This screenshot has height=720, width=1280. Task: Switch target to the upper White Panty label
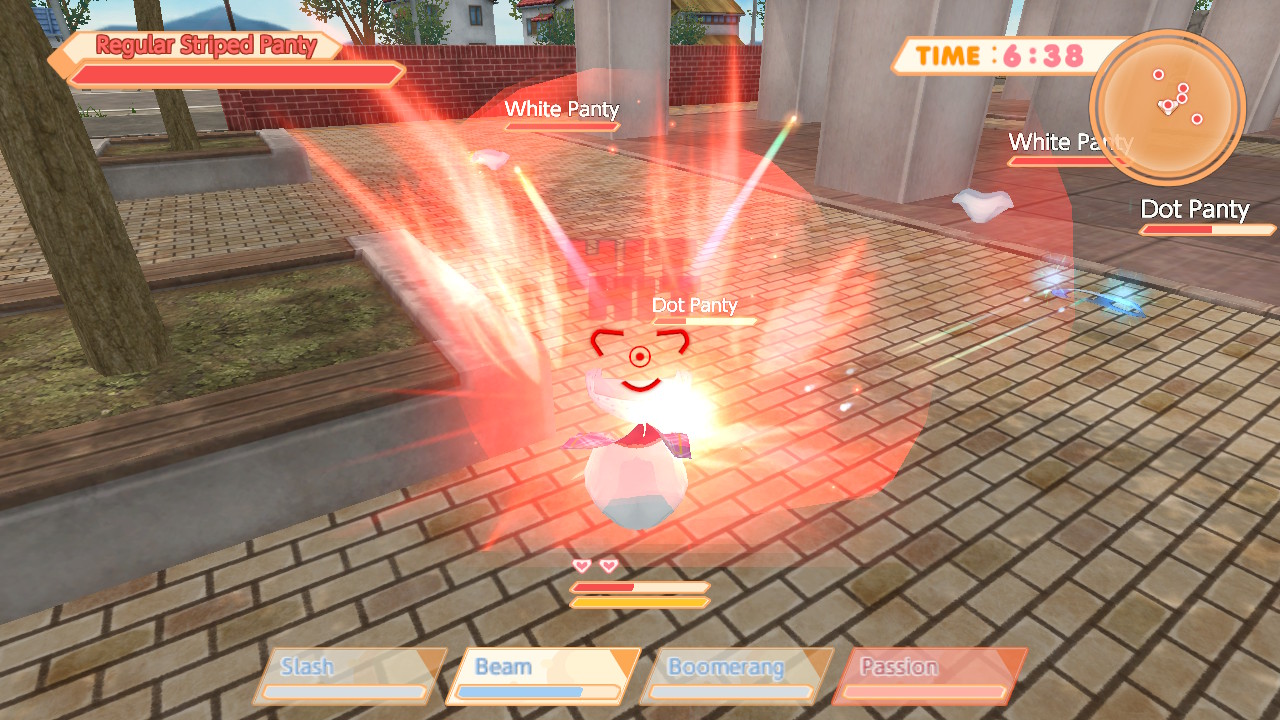click(562, 109)
